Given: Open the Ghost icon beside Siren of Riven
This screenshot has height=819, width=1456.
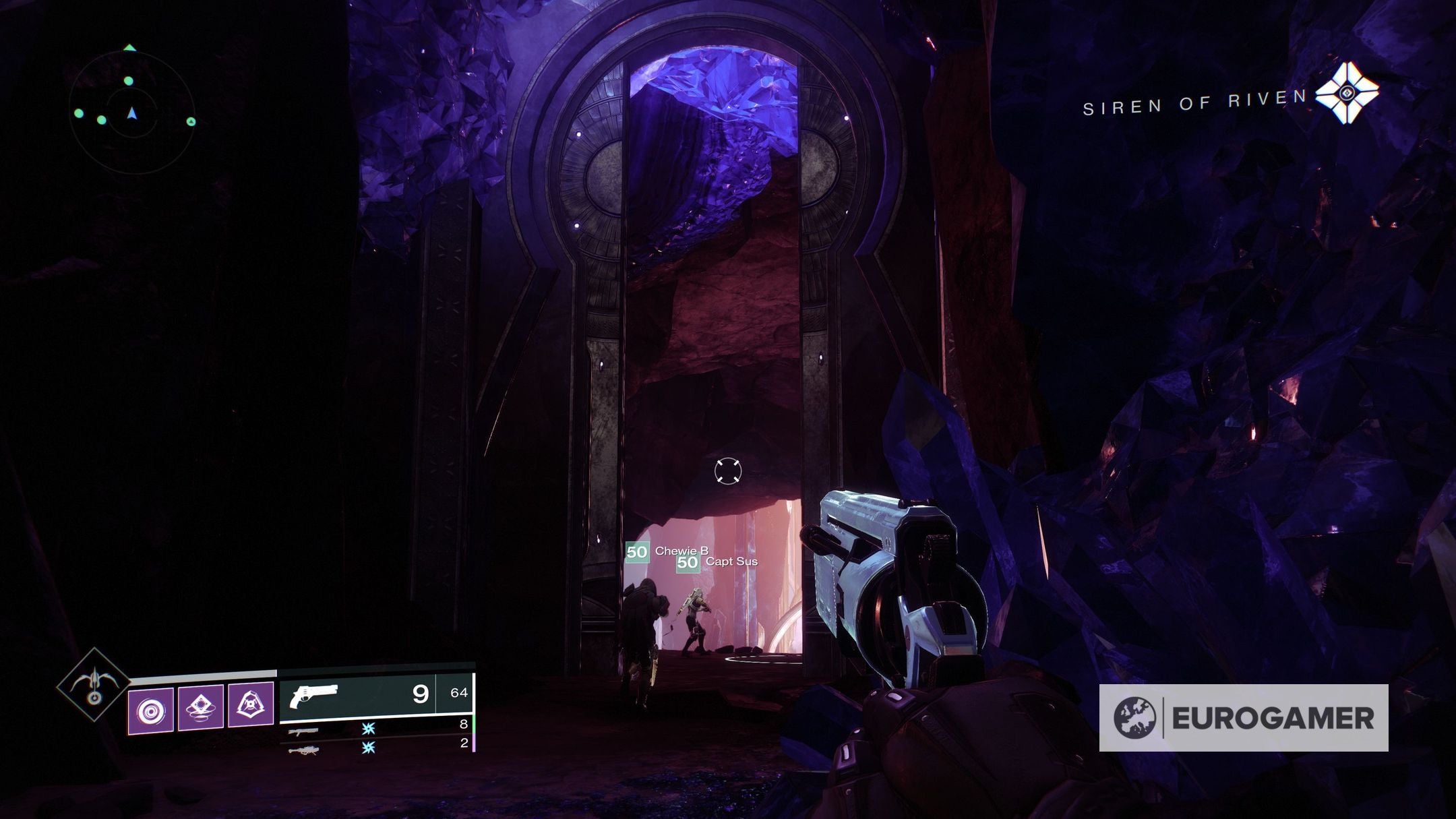Looking at the screenshot, I should click(1346, 93).
